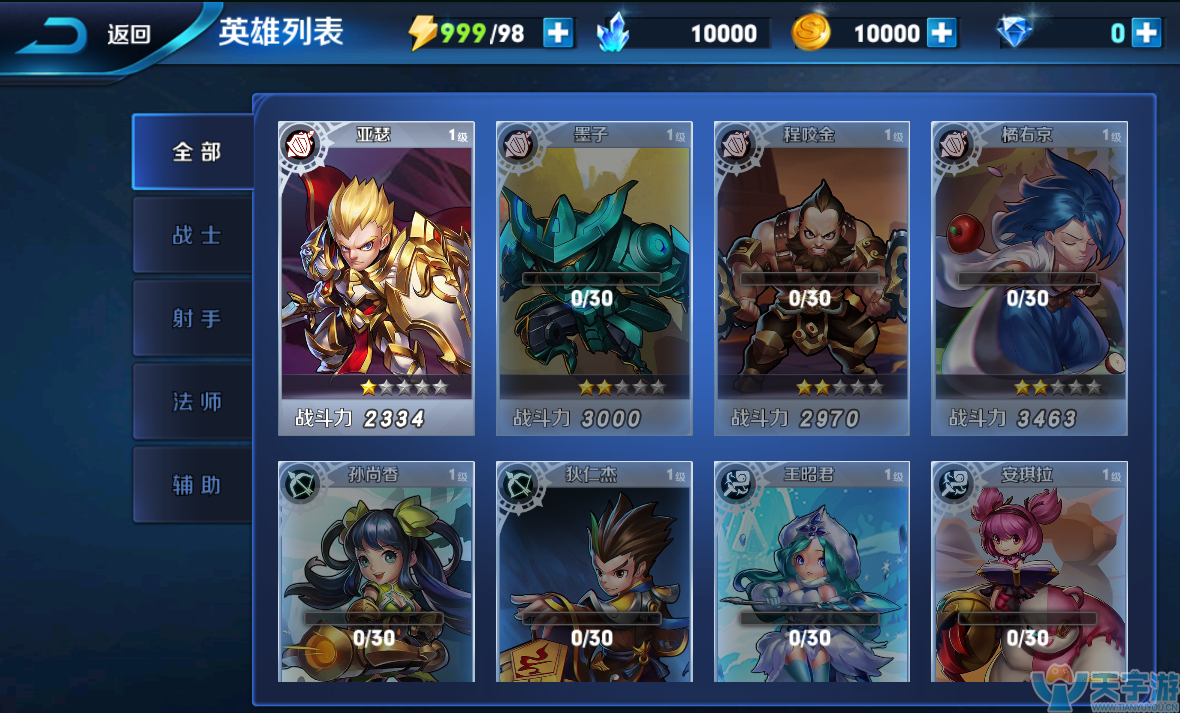Pick the 孙尚香 hero card
Screen dimensions: 1180x713
point(376,571)
